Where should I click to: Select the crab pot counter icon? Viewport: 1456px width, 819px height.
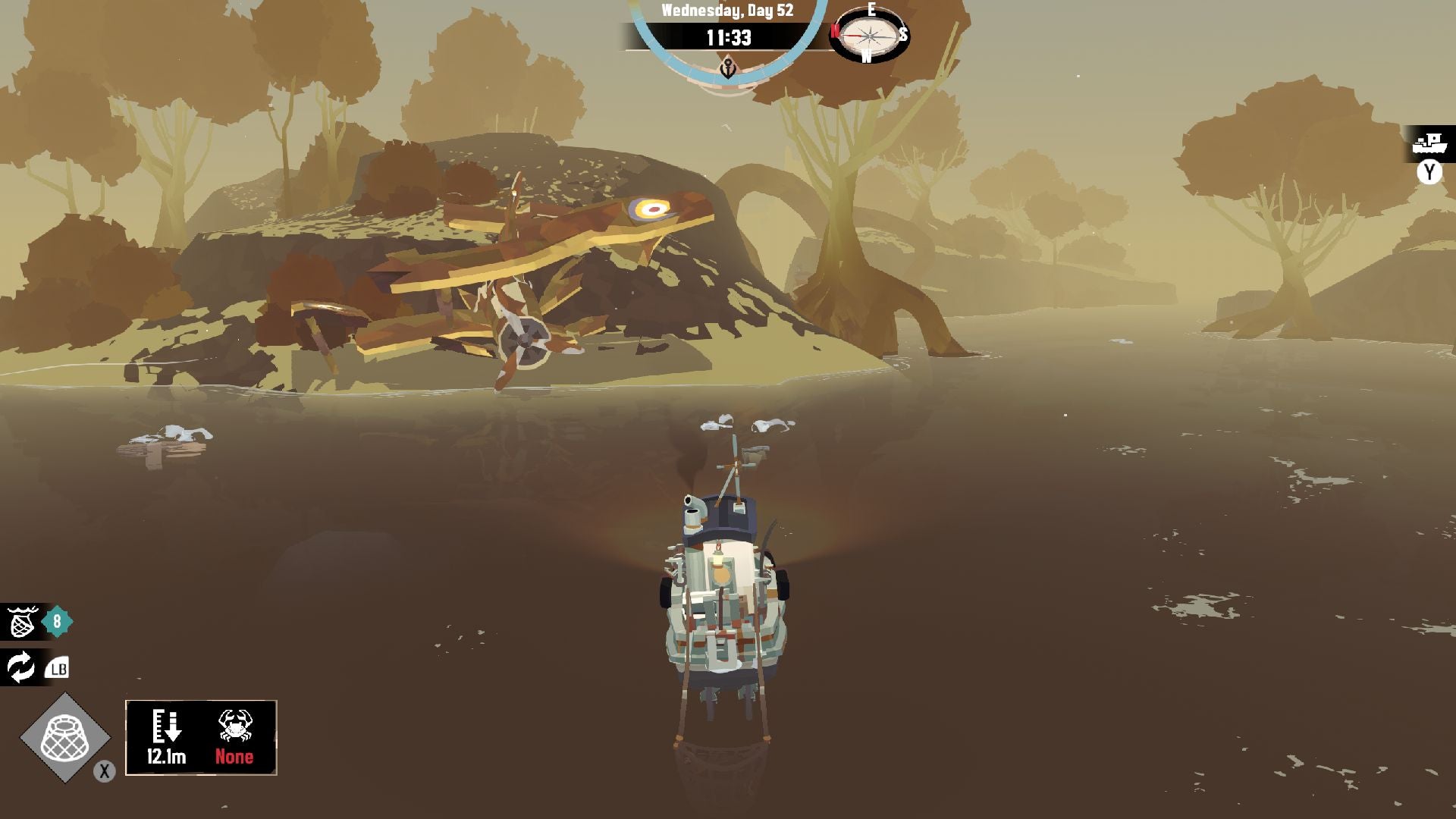(22, 622)
